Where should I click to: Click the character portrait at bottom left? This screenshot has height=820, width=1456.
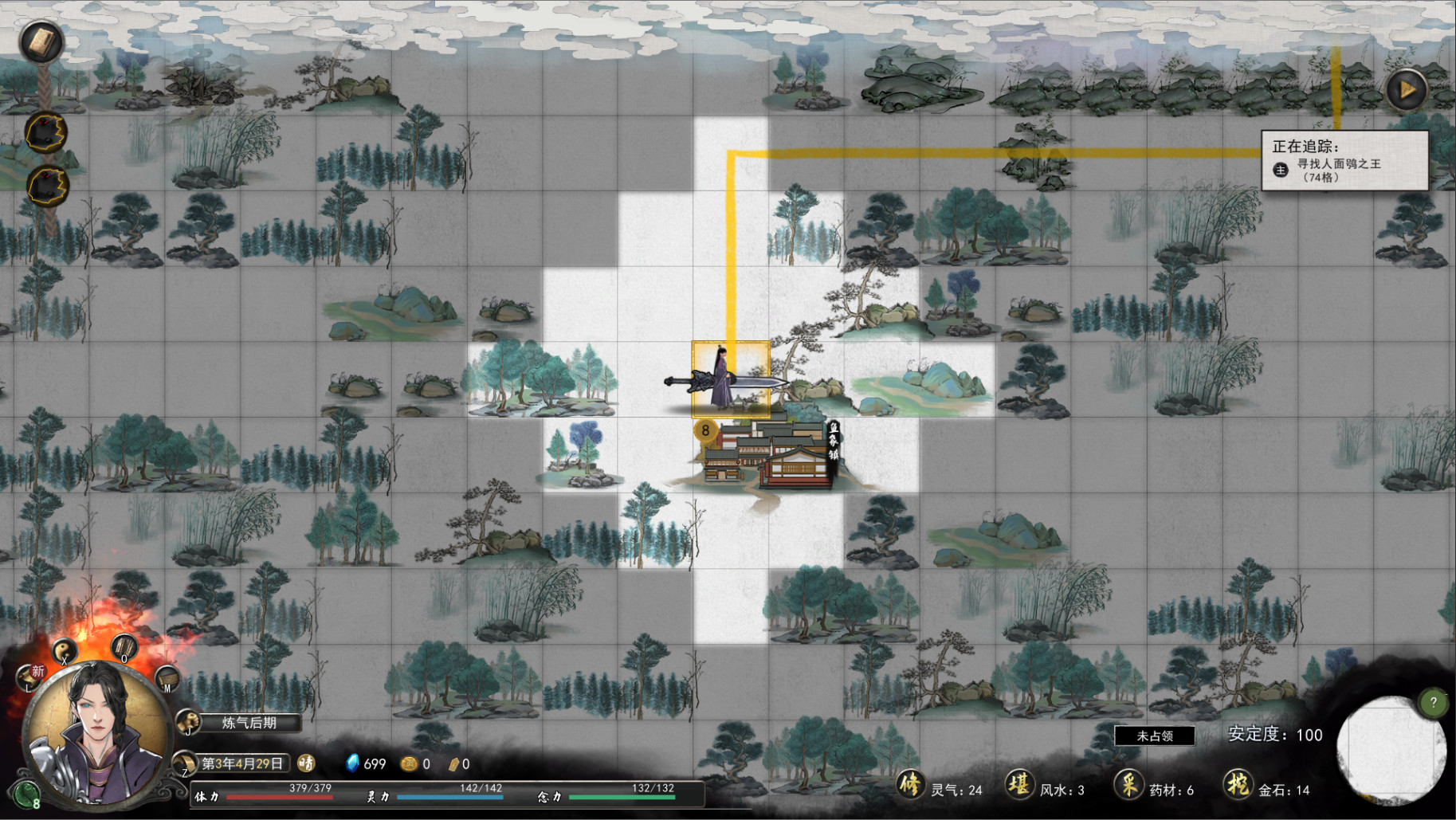pyautogui.click(x=97, y=734)
